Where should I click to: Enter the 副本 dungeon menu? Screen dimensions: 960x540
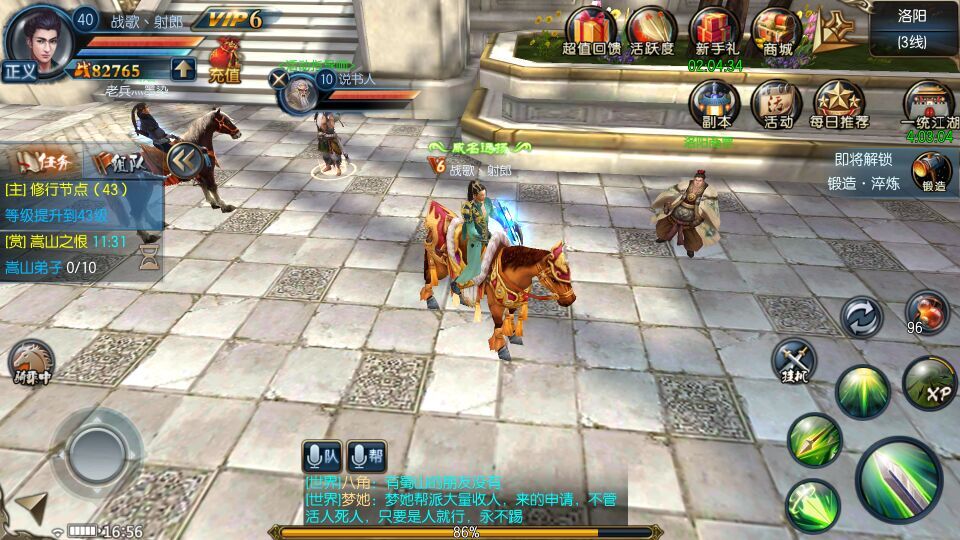[716, 105]
